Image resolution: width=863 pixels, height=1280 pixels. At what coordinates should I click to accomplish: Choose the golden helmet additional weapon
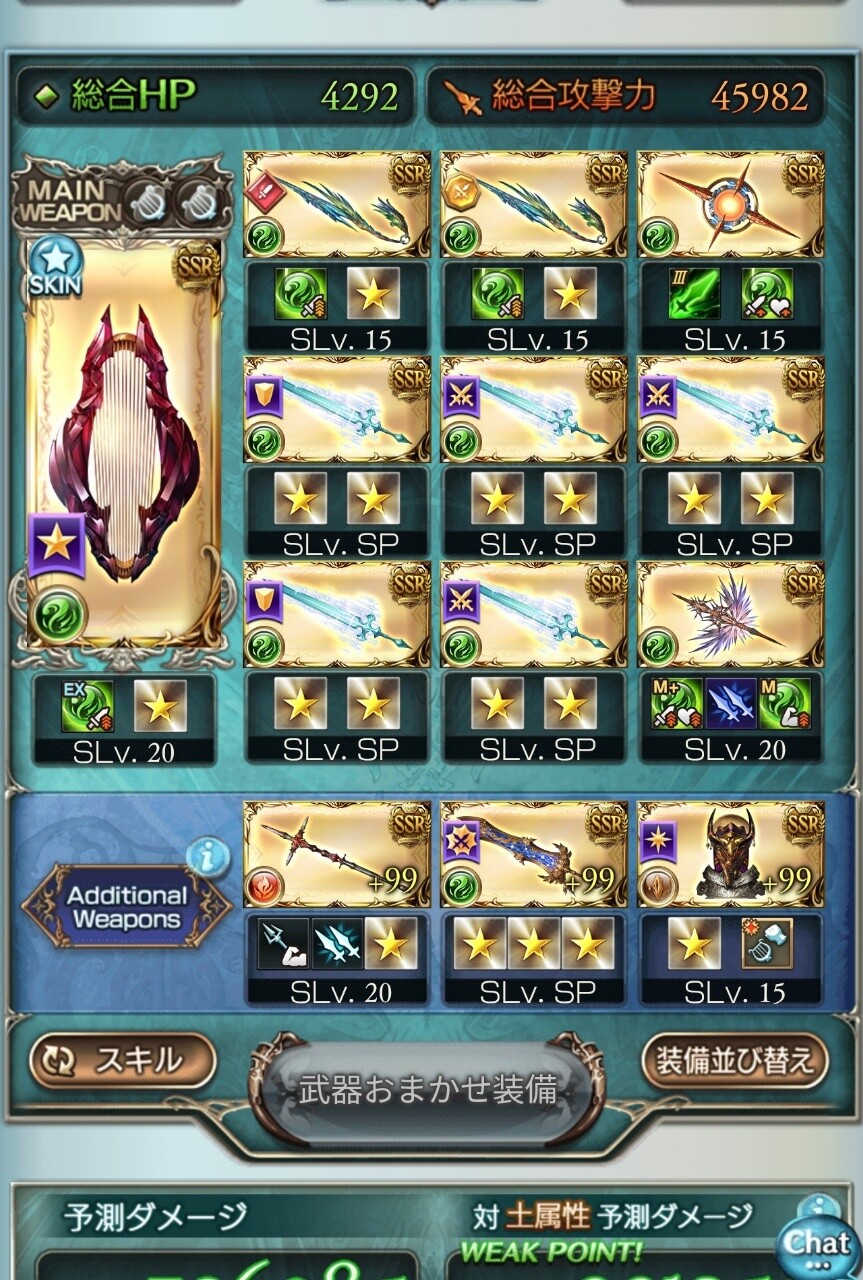[x=731, y=853]
